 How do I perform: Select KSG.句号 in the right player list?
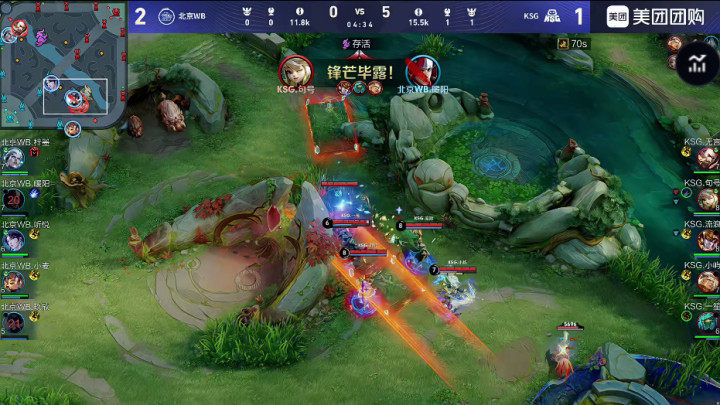click(x=707, y=198)
